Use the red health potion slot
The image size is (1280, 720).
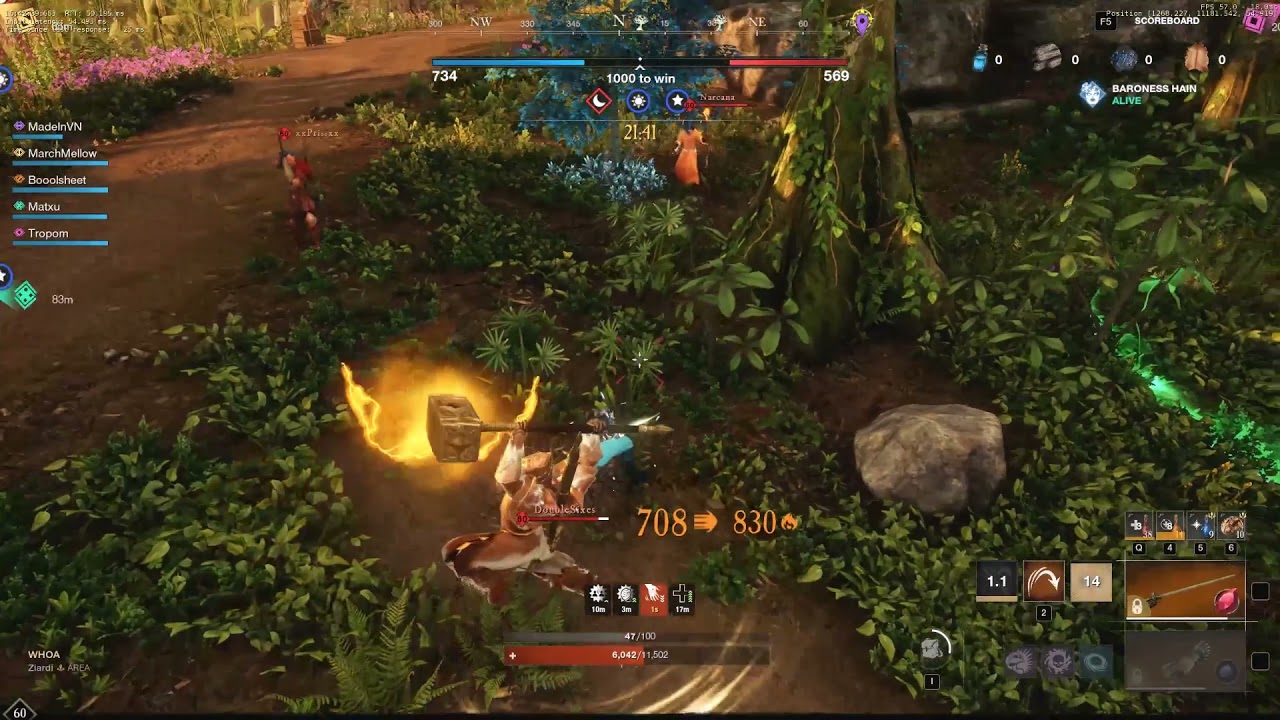click(x=1139, y=525)
